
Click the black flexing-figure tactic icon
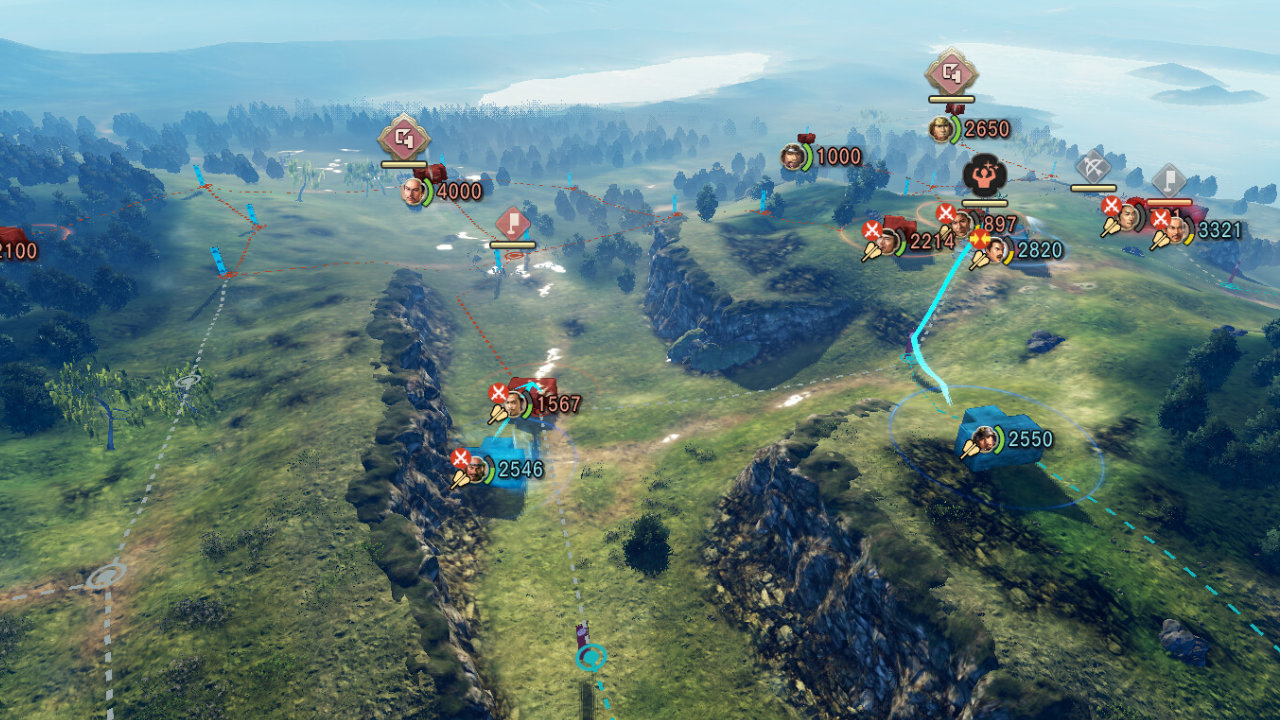pos(984,176)
